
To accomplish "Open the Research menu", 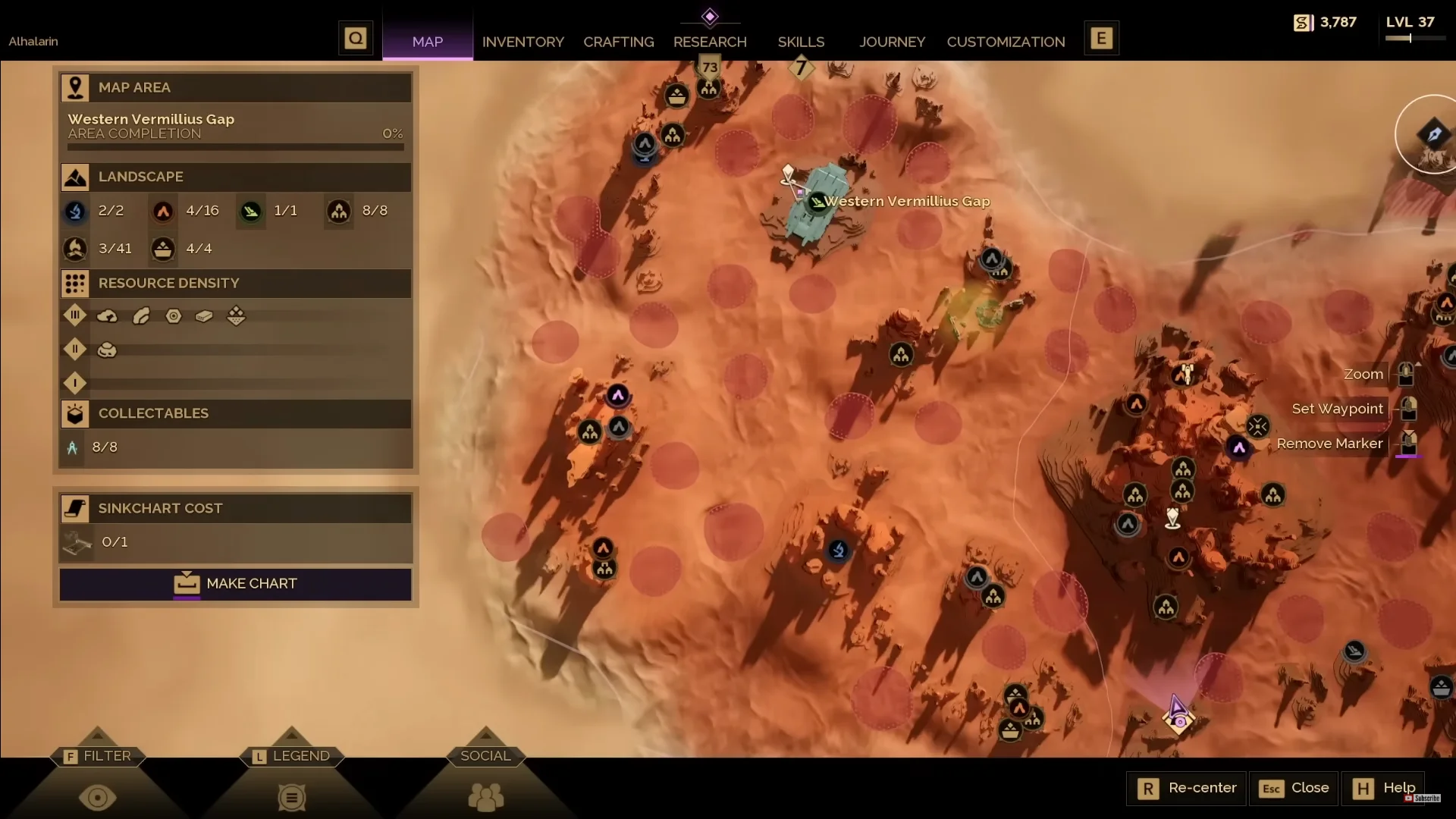I will tap(710, 42).
